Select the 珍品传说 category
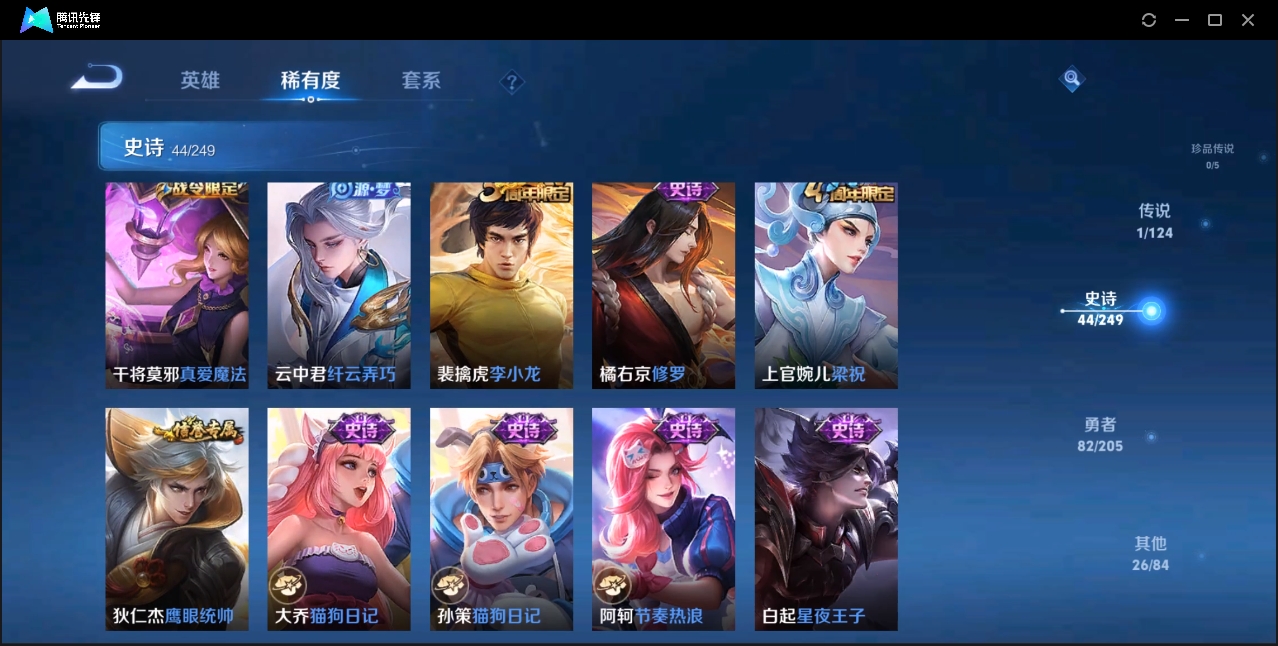The image size is (1278, 646). click(1212, 155)
